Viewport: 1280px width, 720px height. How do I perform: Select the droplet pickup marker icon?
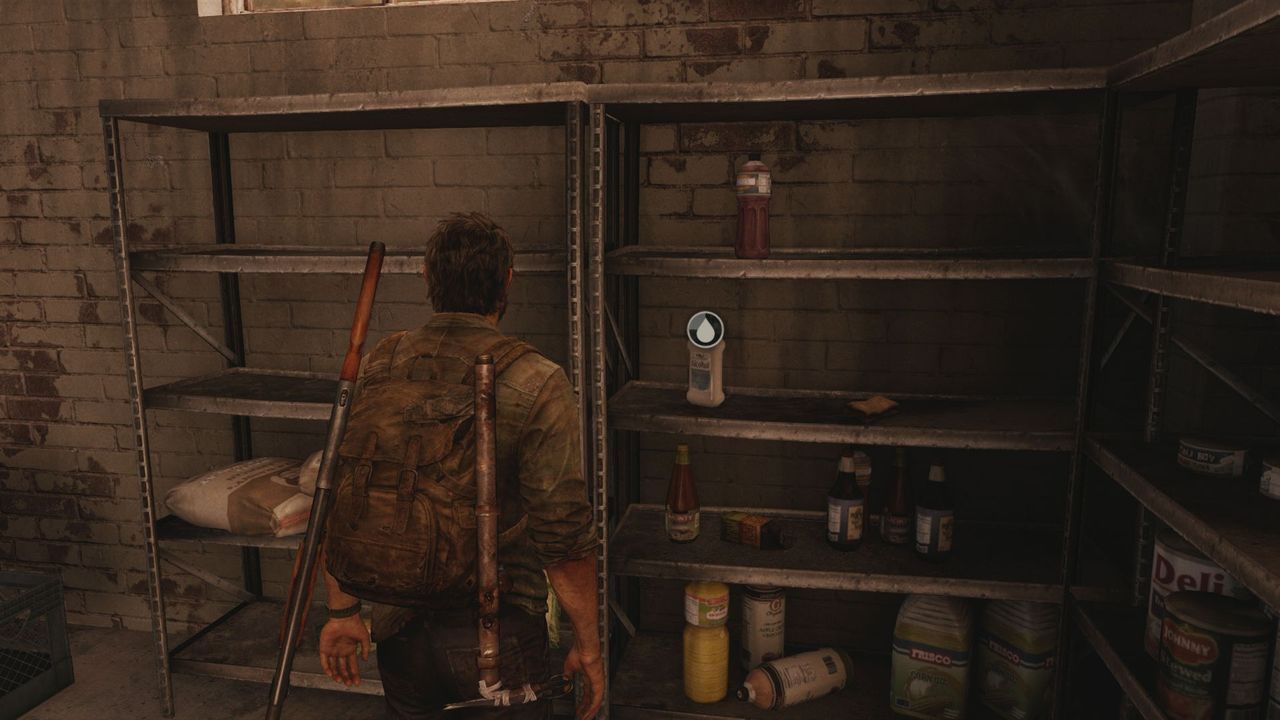click(705, 329)
